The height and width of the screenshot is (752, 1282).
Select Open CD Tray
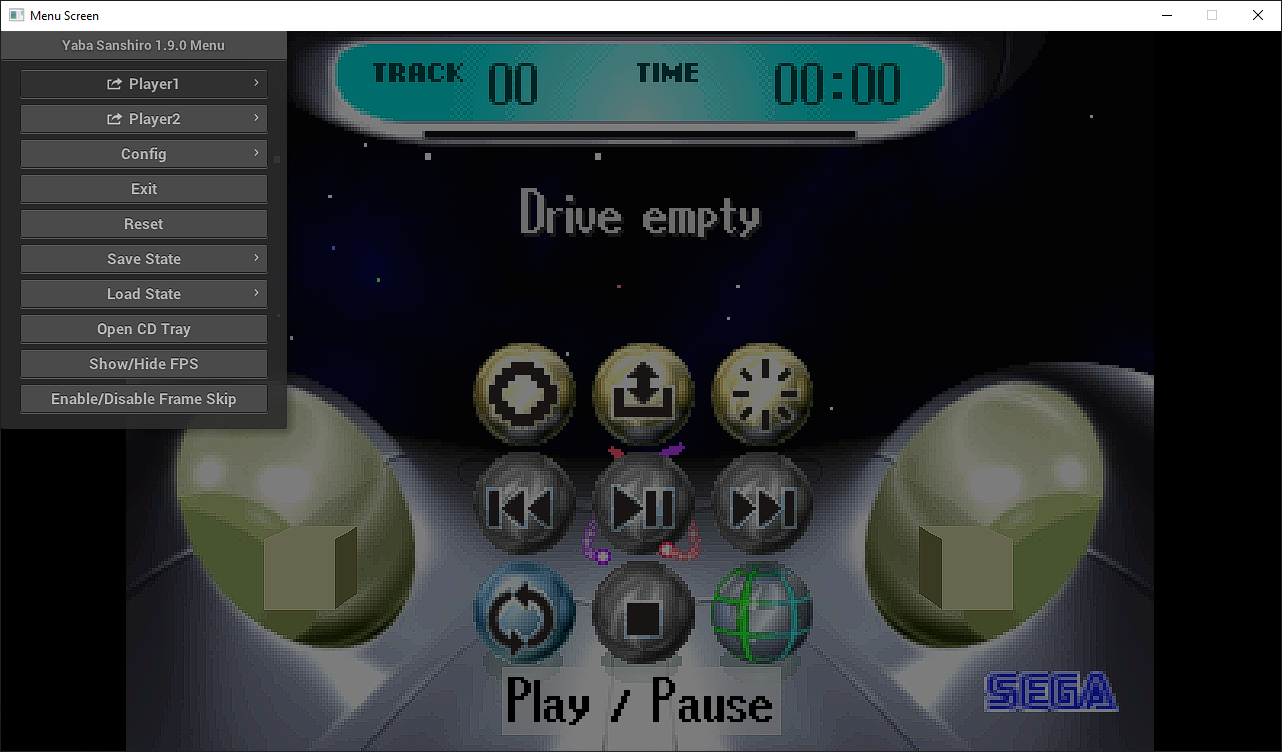[144, 329]
